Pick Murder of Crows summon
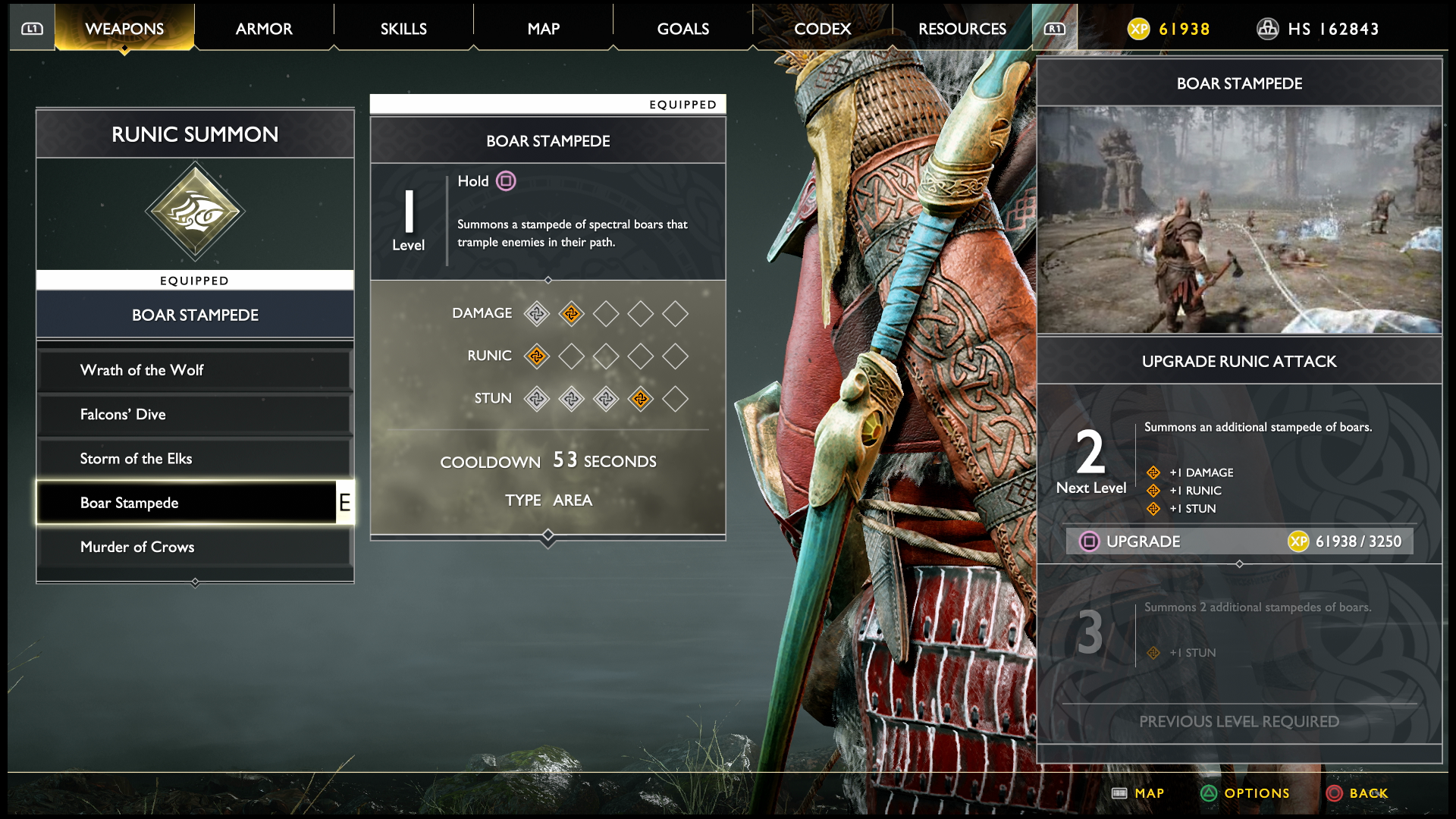Viewport: 1456px width, 819px height. pyautogui.click(x=194, y=547)
